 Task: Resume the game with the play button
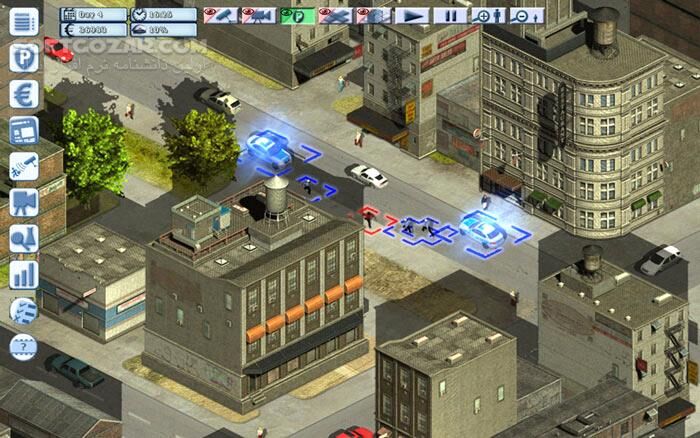(x=411, y=16)
